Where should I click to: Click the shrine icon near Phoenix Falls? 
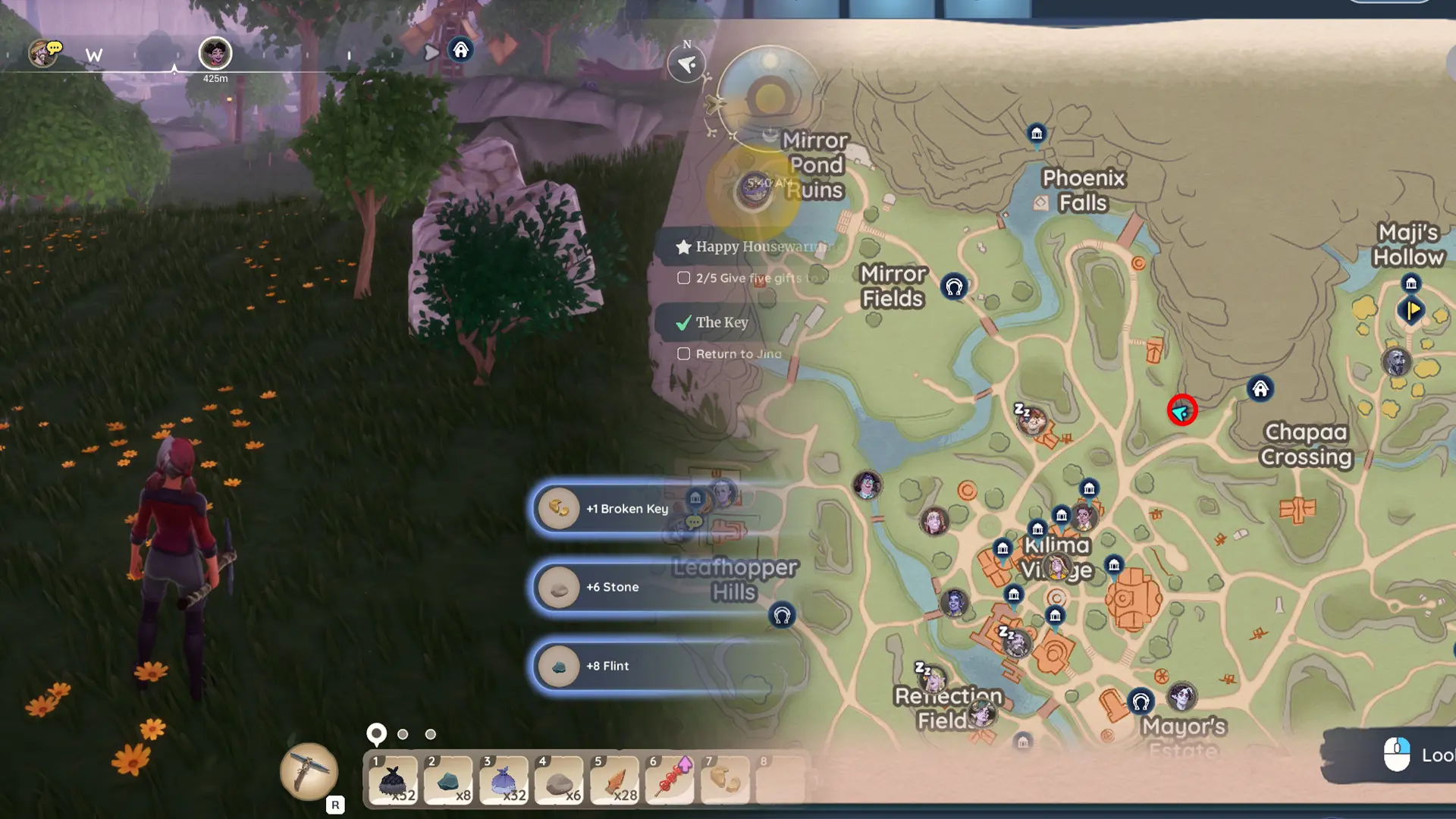click(x=1037, y=133)
